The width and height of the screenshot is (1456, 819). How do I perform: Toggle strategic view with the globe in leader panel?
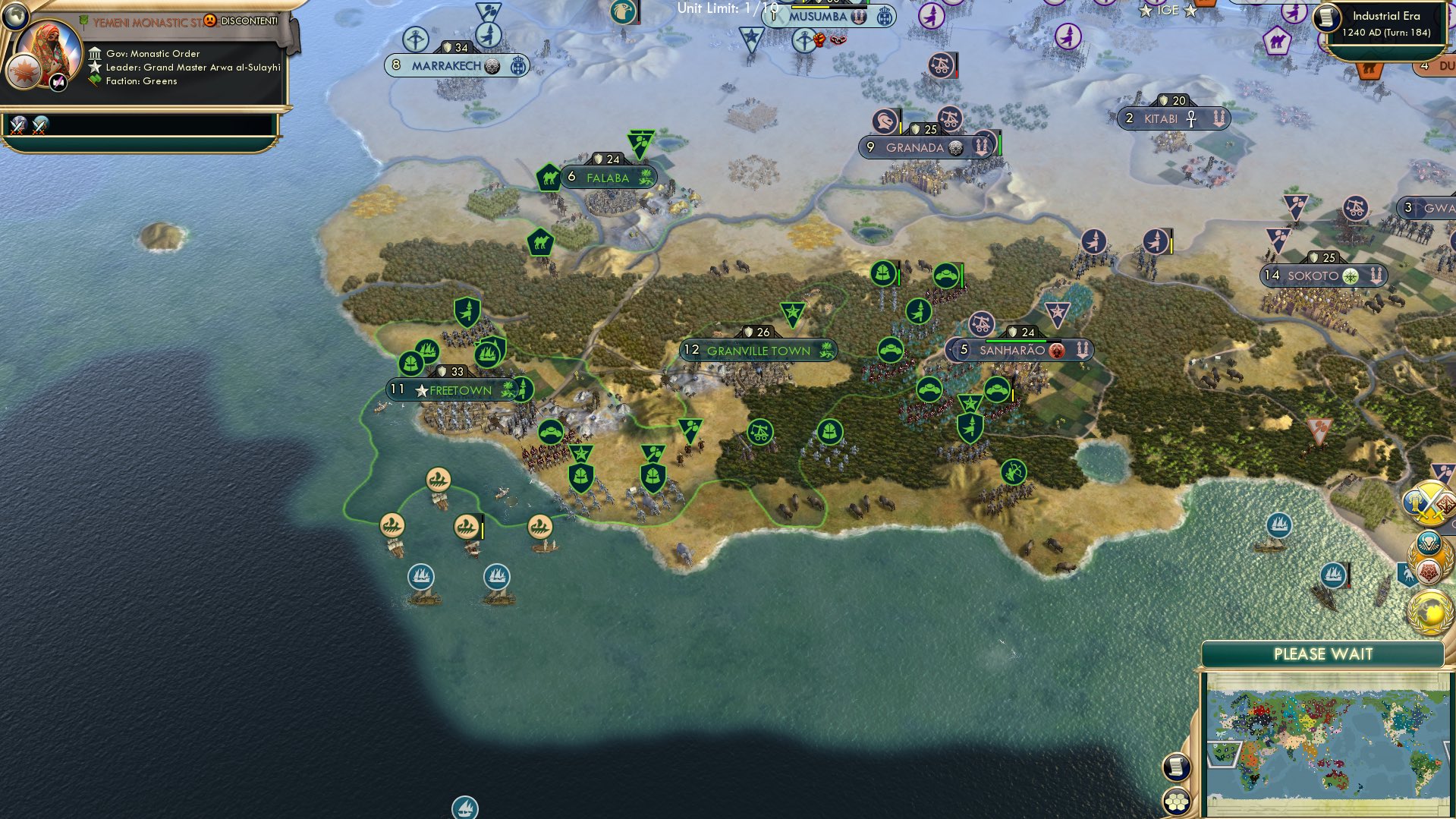click(16, 16)
